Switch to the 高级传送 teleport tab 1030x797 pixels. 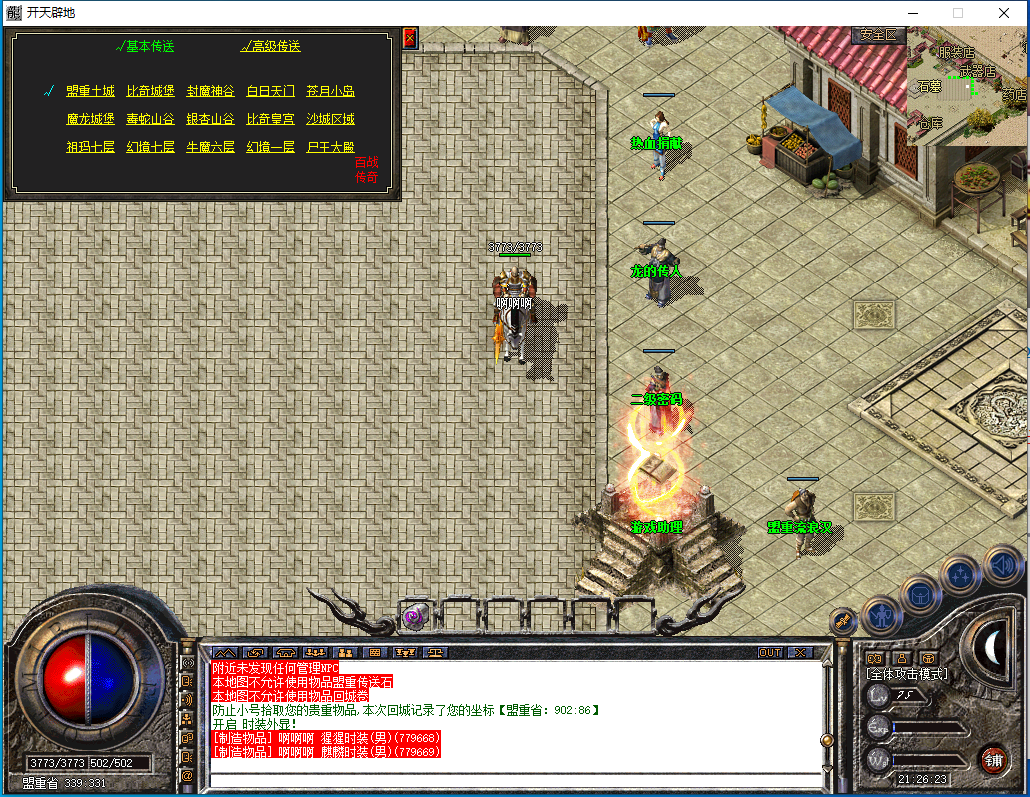pos(271,46)
